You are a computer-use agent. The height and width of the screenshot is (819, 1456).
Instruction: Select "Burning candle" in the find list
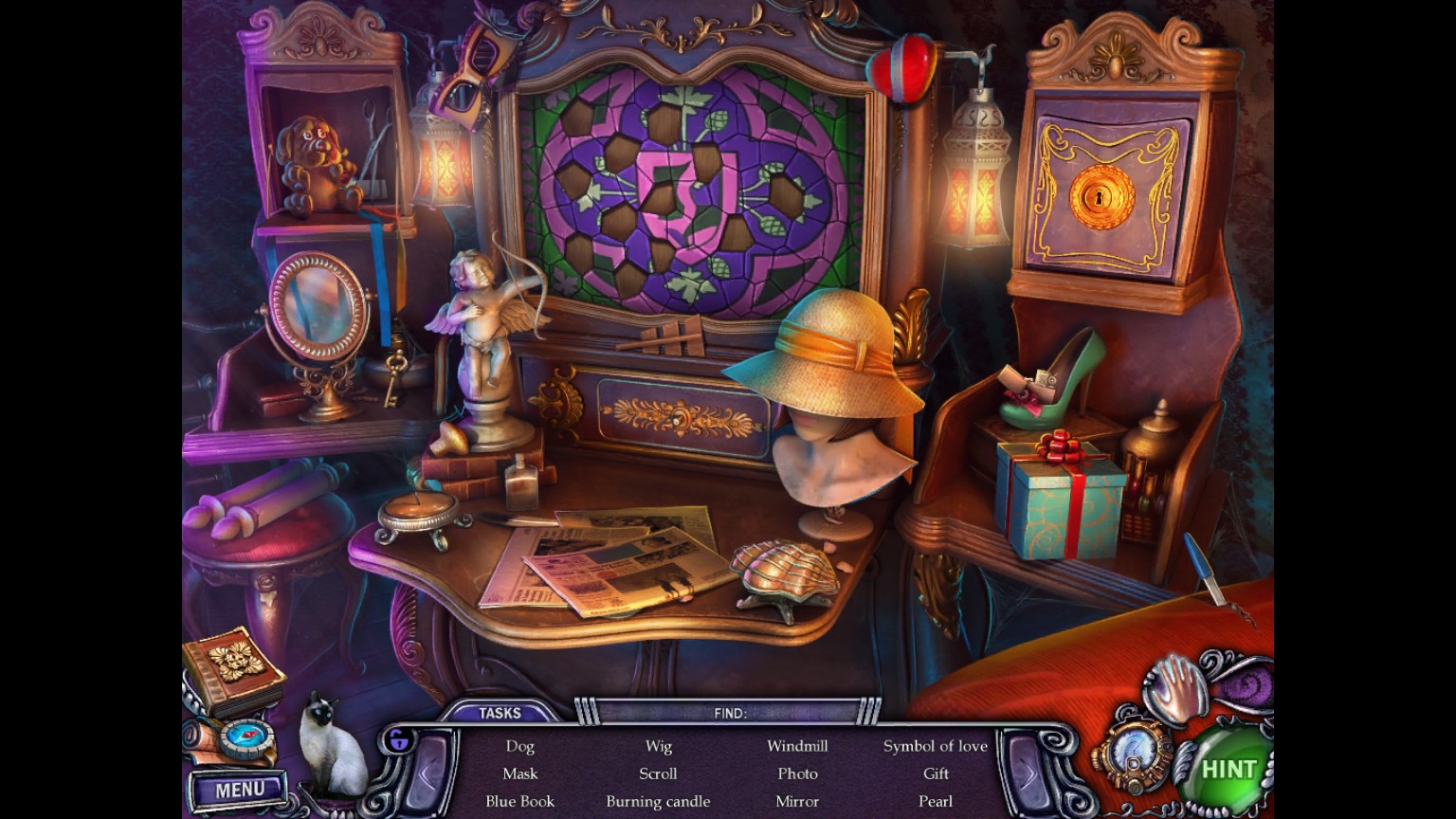pyautogui.click(x=658, y=801)
